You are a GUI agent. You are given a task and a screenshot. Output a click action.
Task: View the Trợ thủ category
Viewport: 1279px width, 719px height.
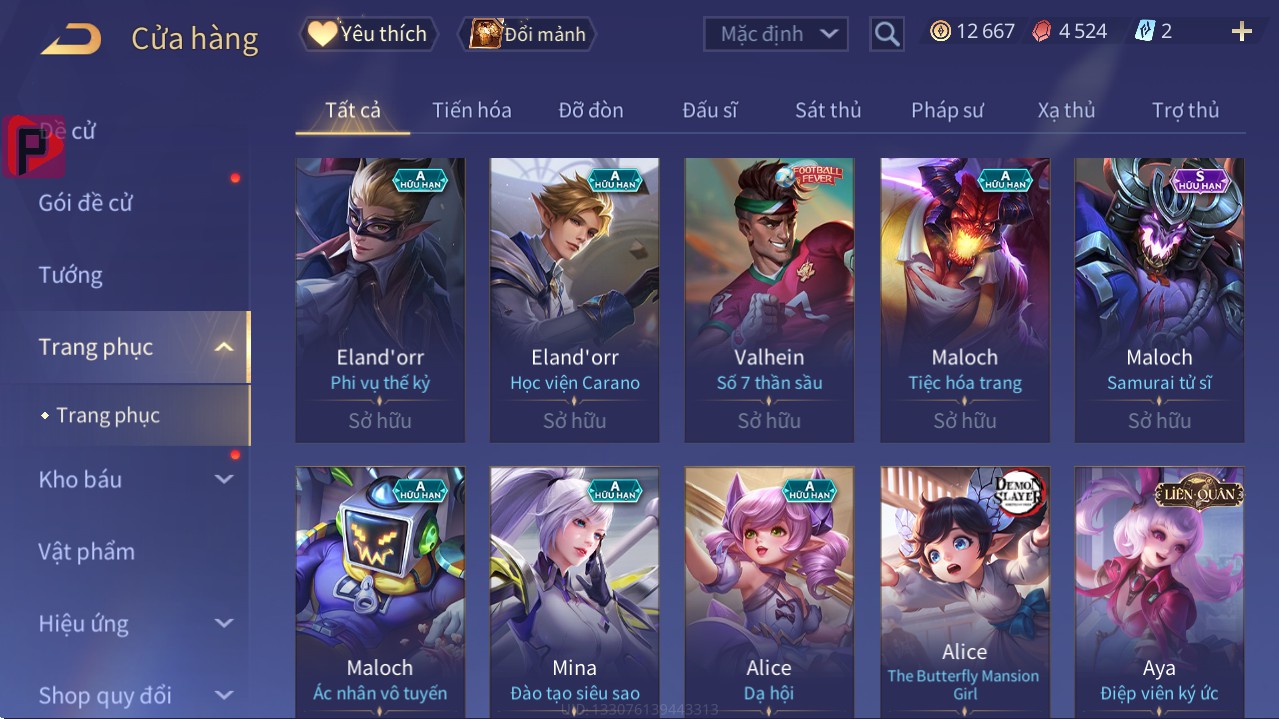tap(1185, 110)
